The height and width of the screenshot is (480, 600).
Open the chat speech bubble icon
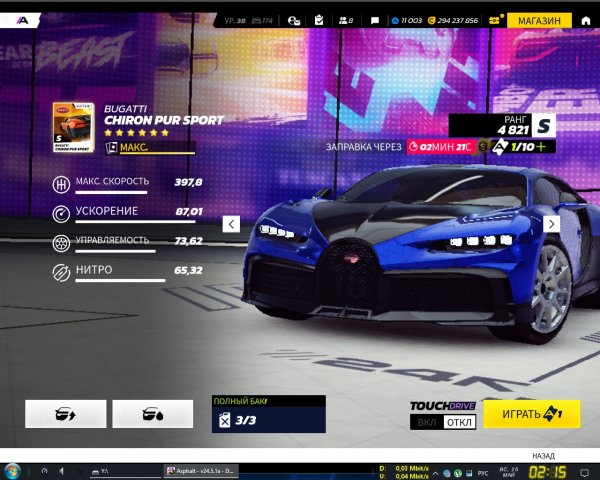(374, 20)
